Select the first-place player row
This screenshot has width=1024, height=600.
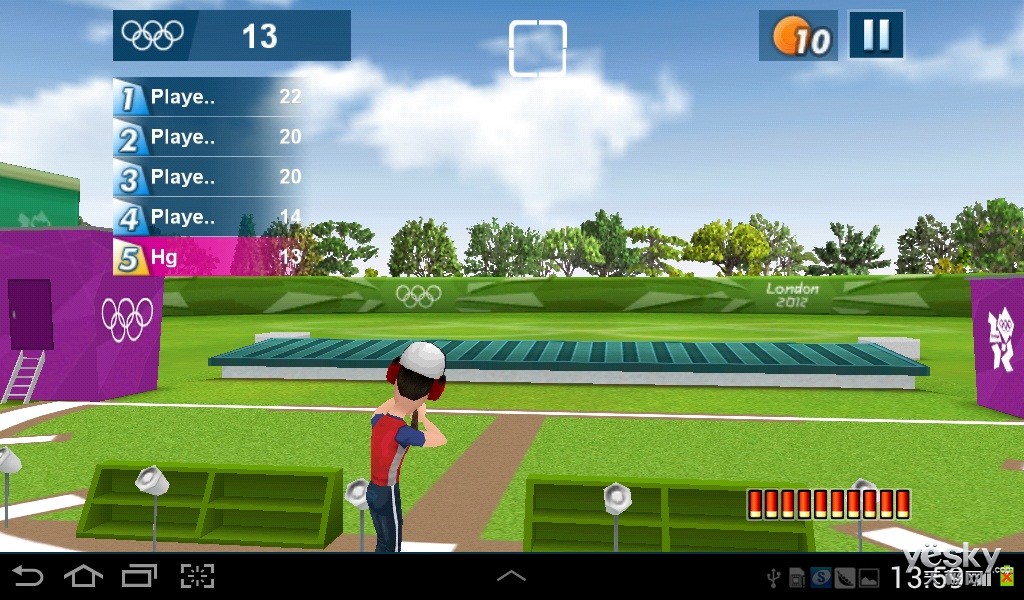point(208,97)
